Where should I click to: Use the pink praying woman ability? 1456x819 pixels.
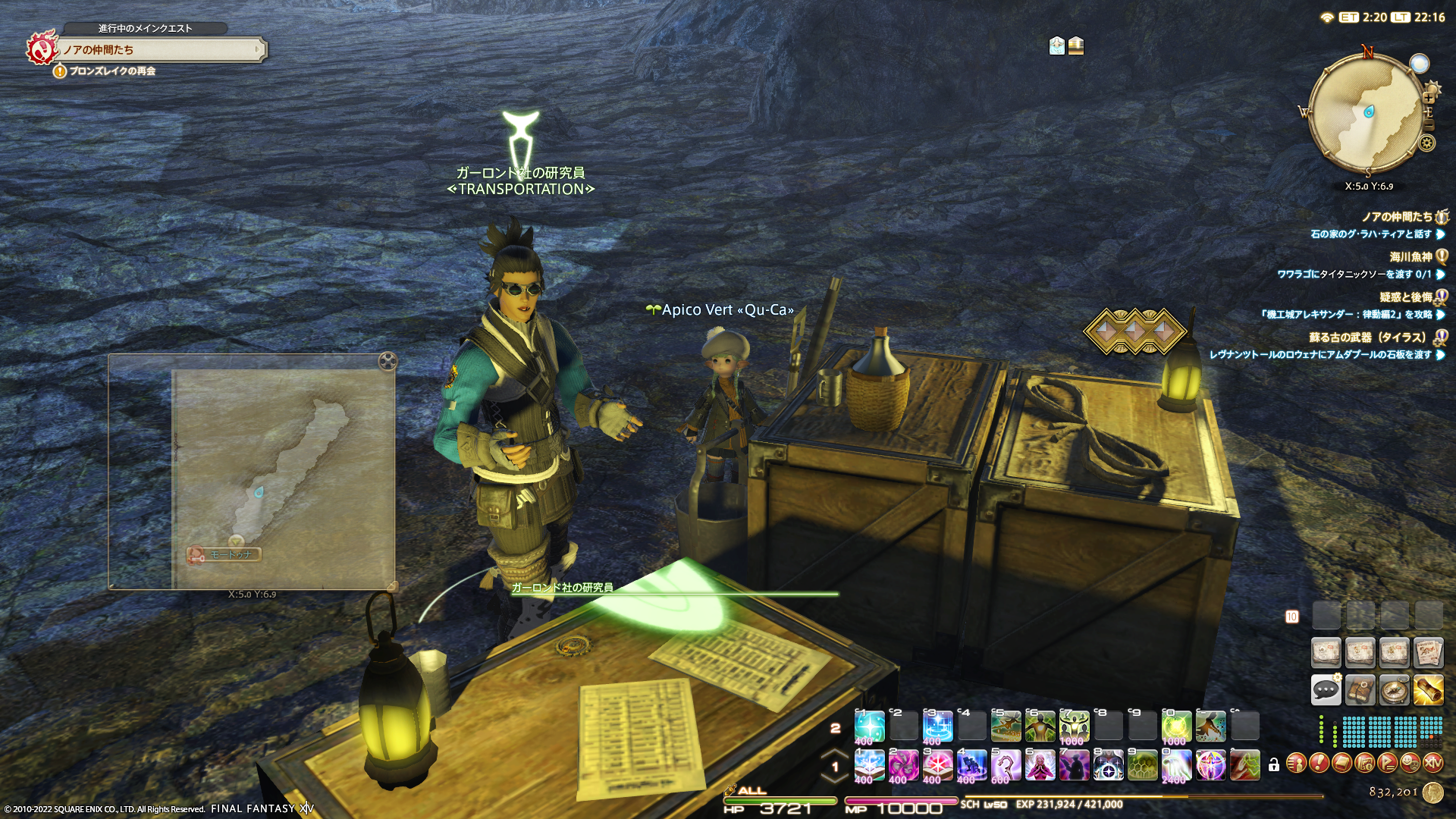point(1040,765)
